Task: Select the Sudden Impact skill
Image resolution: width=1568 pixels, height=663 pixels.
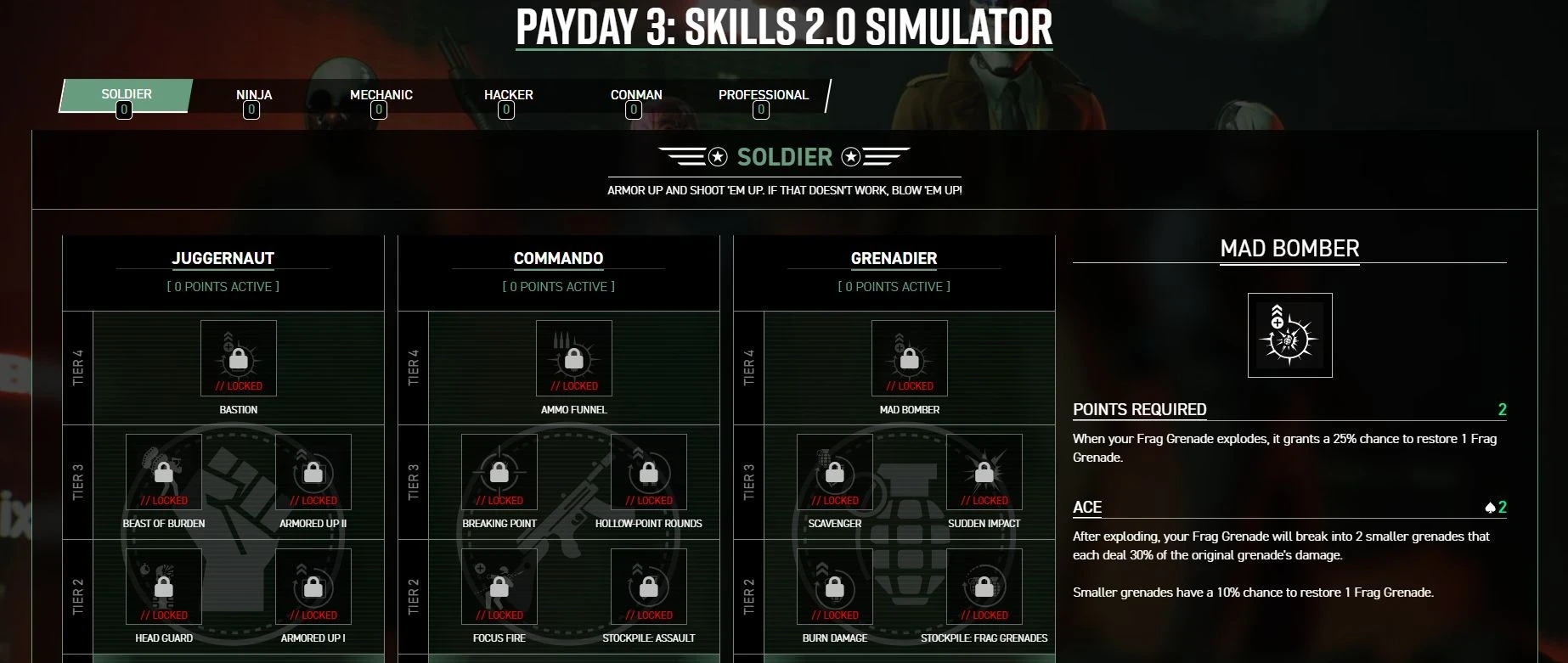Action: (984, 473)
